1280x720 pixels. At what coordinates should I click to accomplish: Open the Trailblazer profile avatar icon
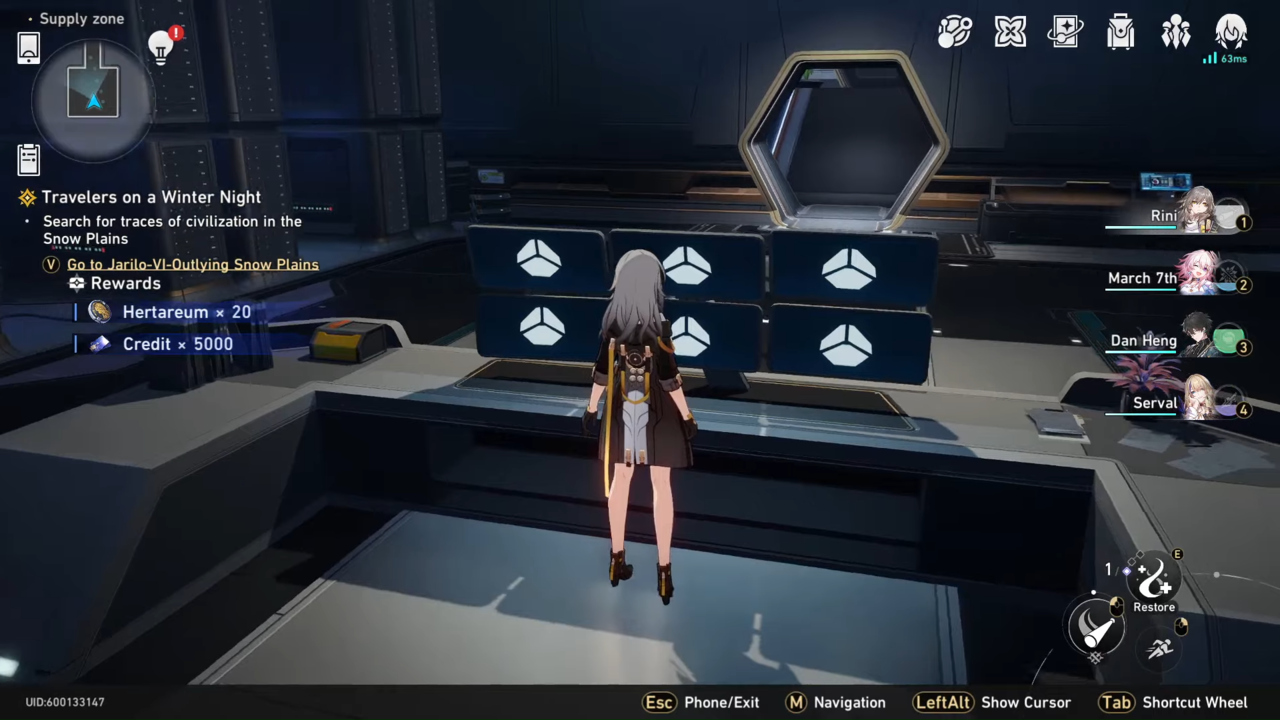point(1231,32)
